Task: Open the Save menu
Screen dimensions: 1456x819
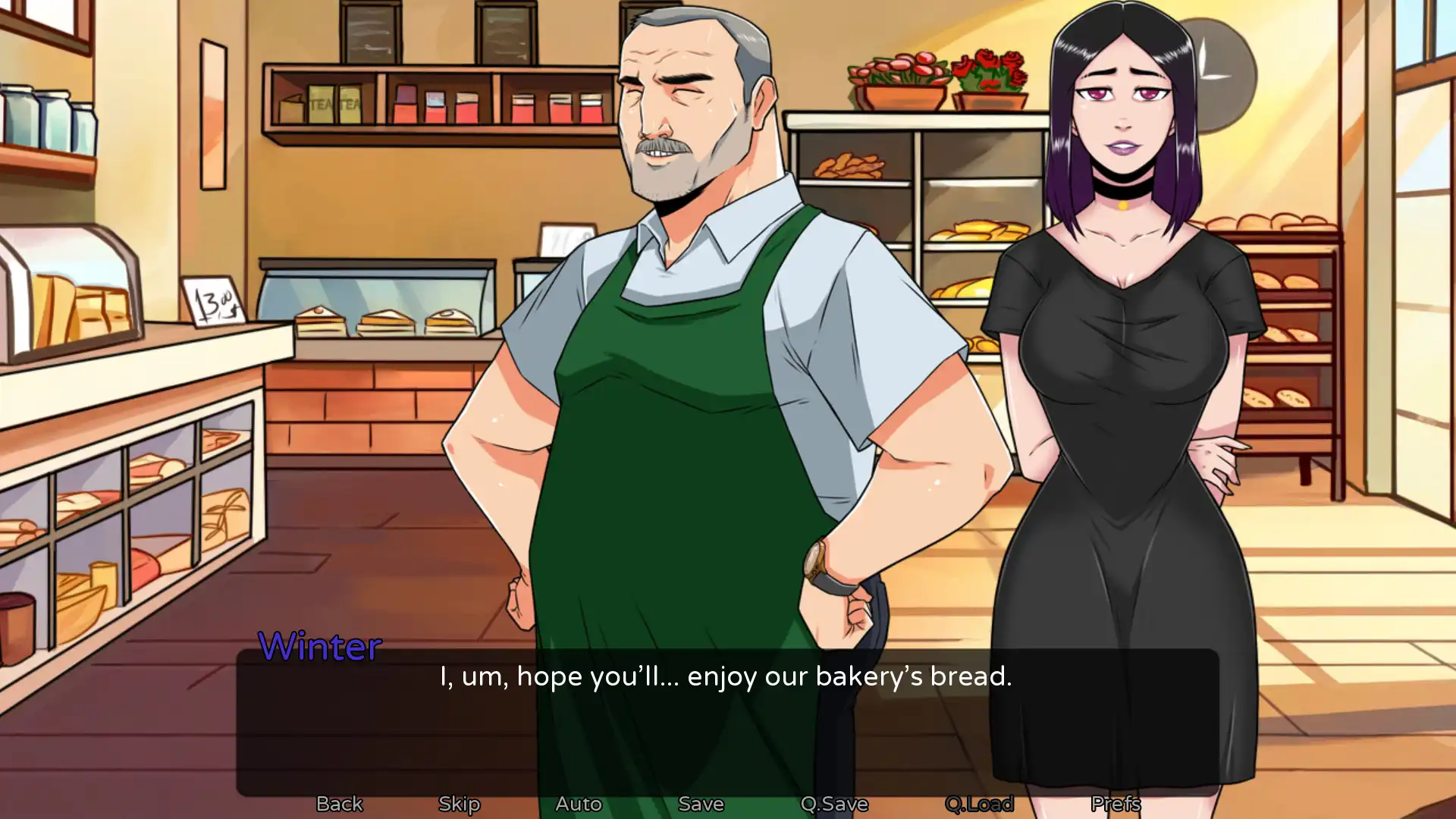Action: click(701, 803)
